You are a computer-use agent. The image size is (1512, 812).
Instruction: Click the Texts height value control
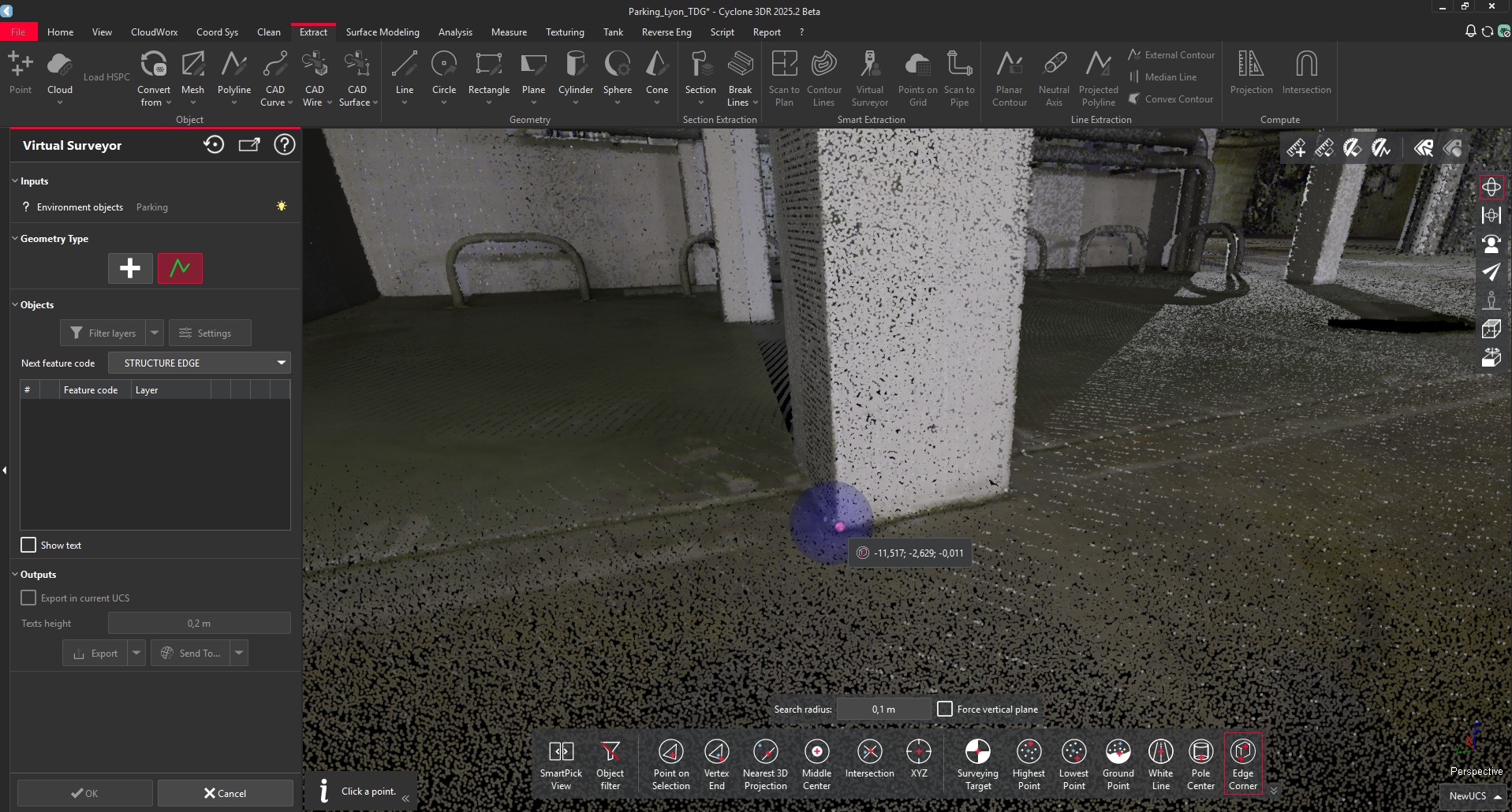pyautogui.click(x=199, y=623)
